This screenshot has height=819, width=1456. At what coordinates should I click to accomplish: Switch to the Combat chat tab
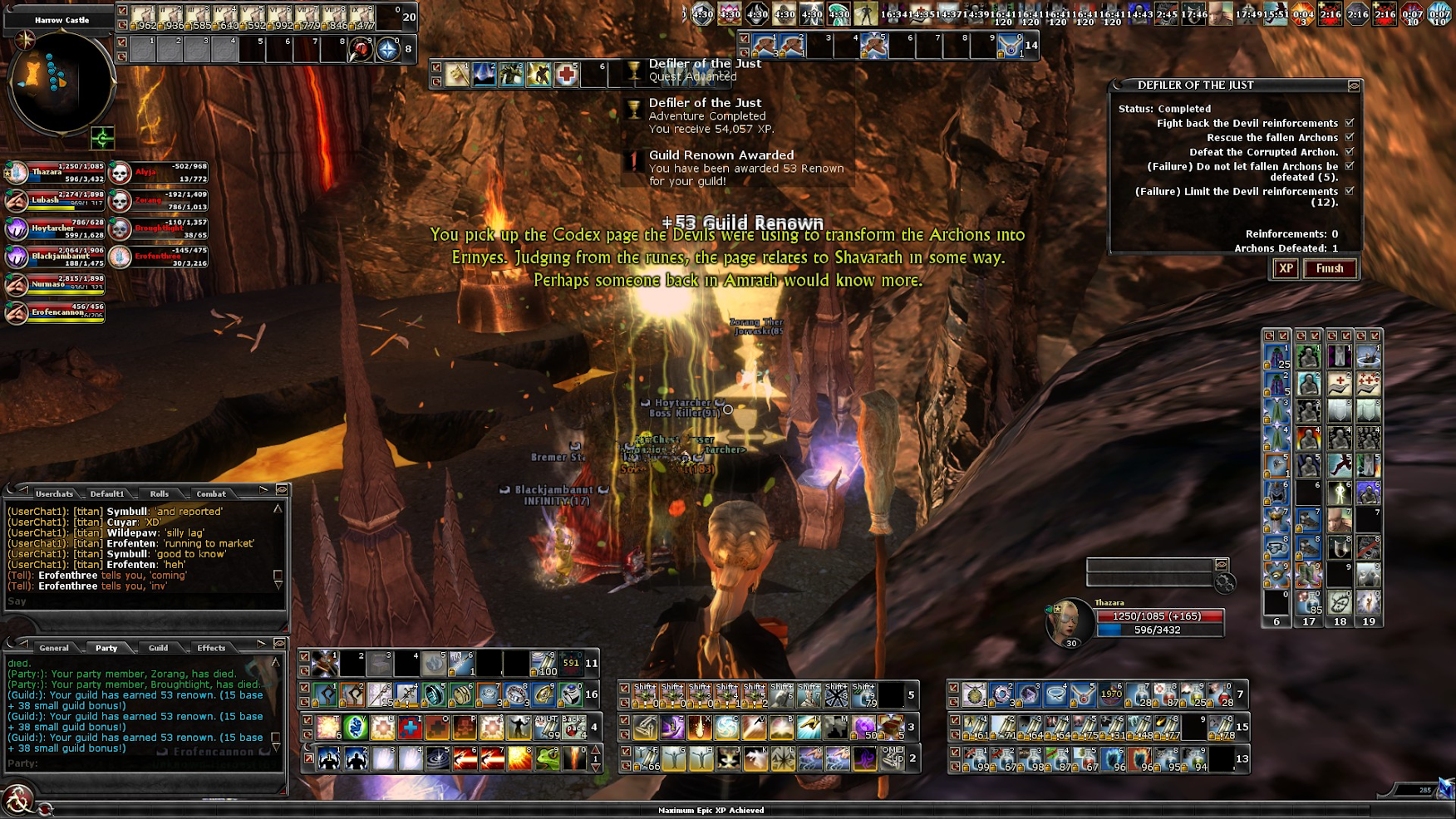click(x=211, y=493)
